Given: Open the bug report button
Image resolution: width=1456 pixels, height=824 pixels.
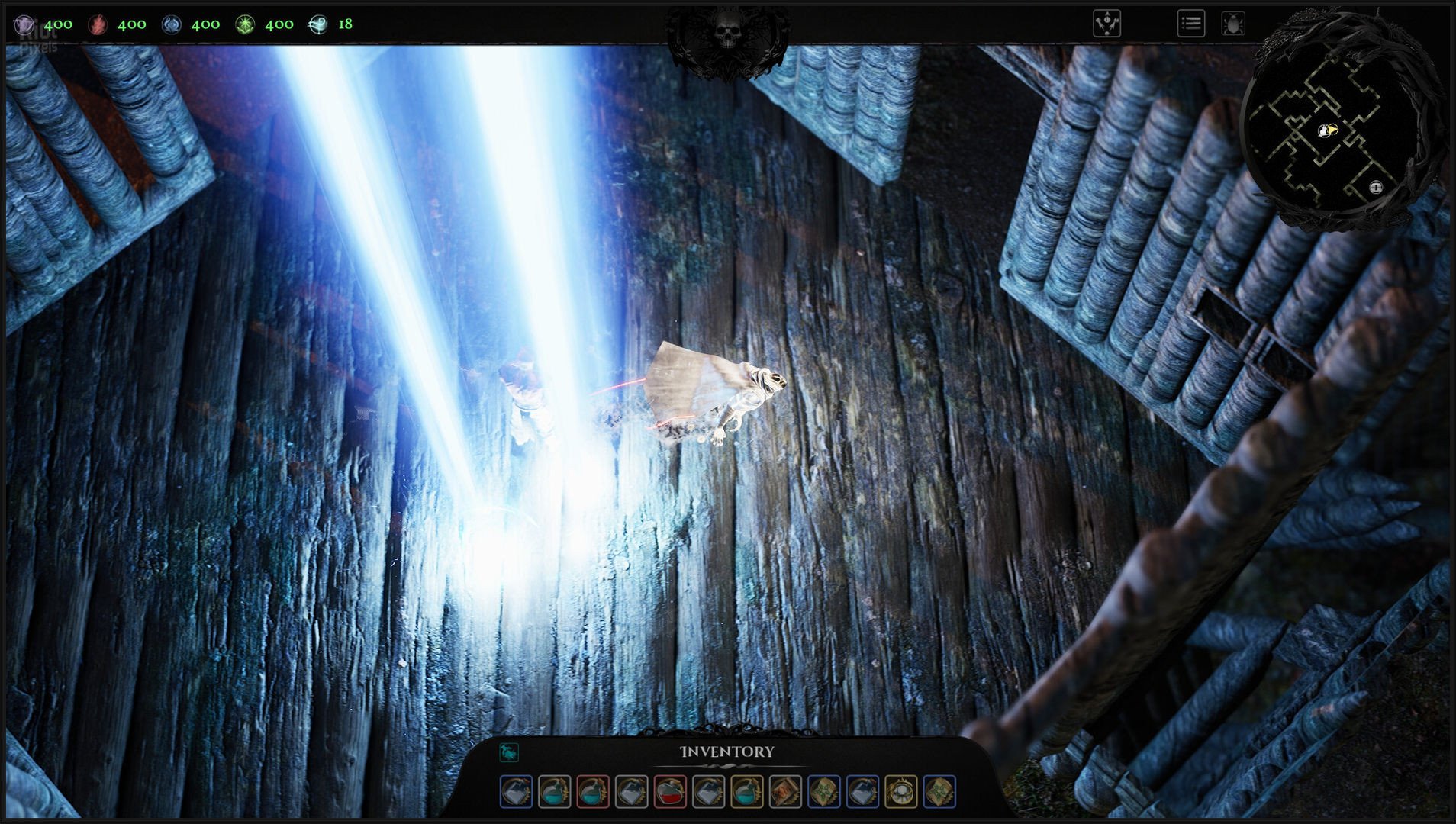Looking at the screenshot, I should pos(1233,24).
